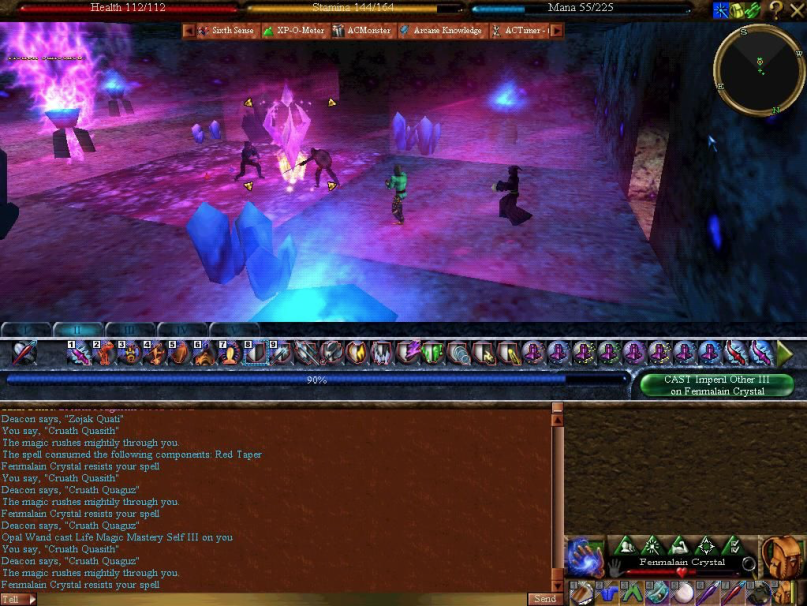This screenshot has height=606, width=807.
Task: Show more spells with the green arrow
Action: coord(785,353)
